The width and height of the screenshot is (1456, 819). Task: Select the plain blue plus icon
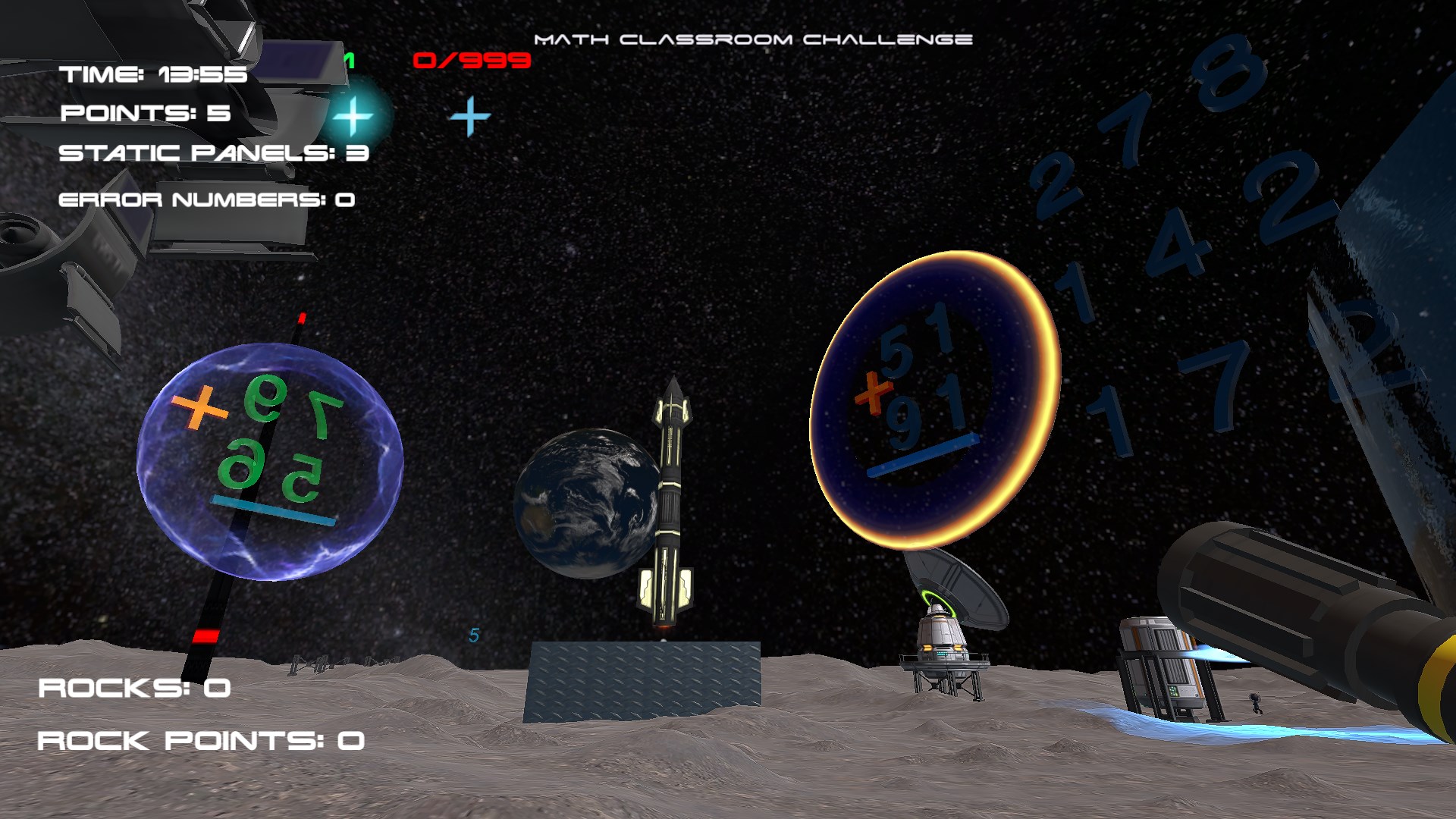(x=469, y=117)
